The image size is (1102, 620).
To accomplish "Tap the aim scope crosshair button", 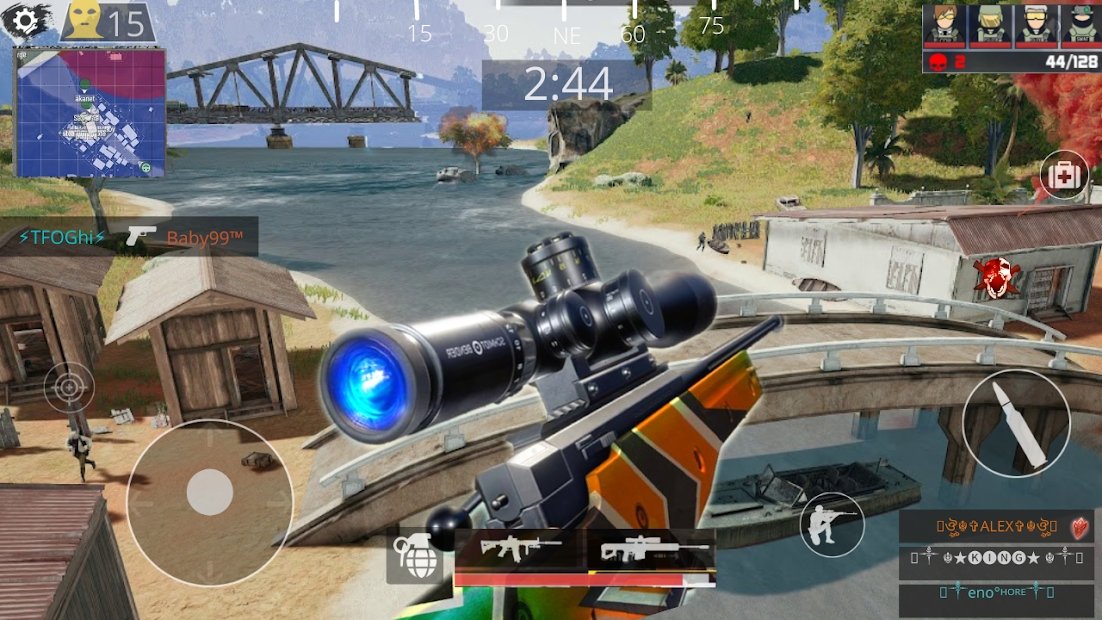I will click(x=69, y=387).
